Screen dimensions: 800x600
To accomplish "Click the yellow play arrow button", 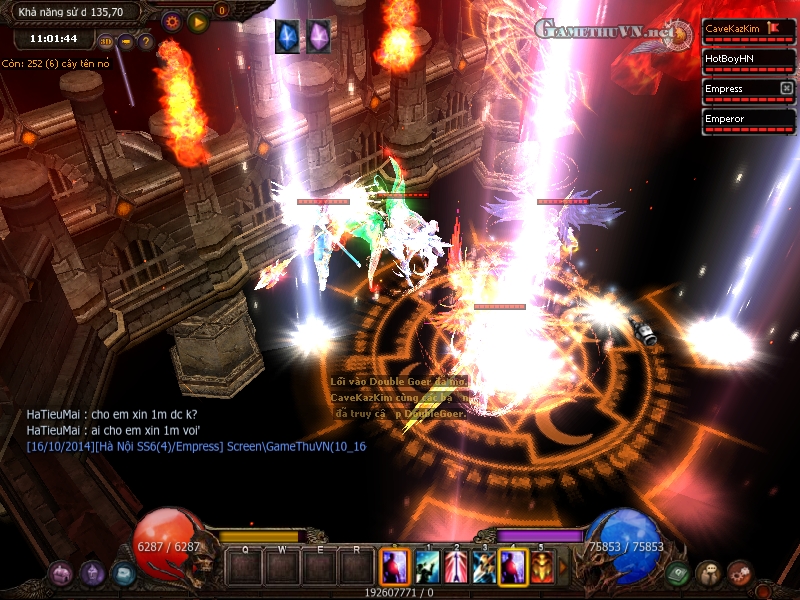I will coord(198,21).
